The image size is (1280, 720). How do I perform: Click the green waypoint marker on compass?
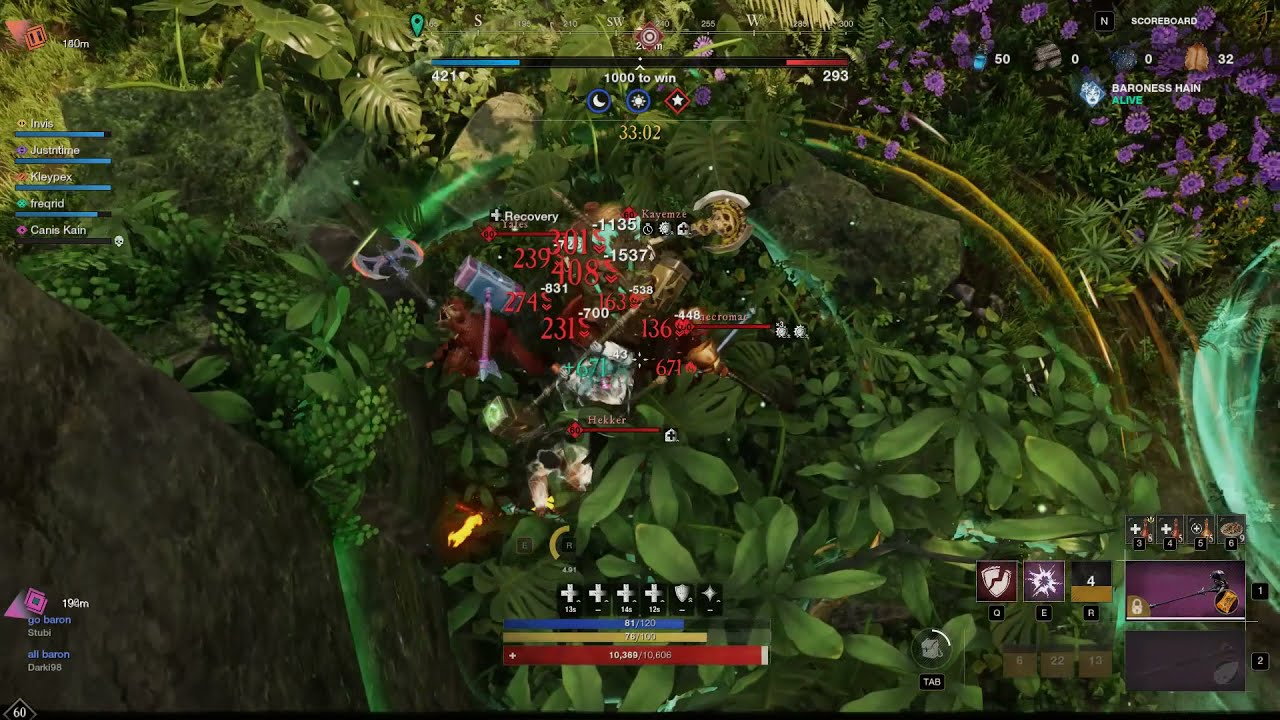click(417, 24)
